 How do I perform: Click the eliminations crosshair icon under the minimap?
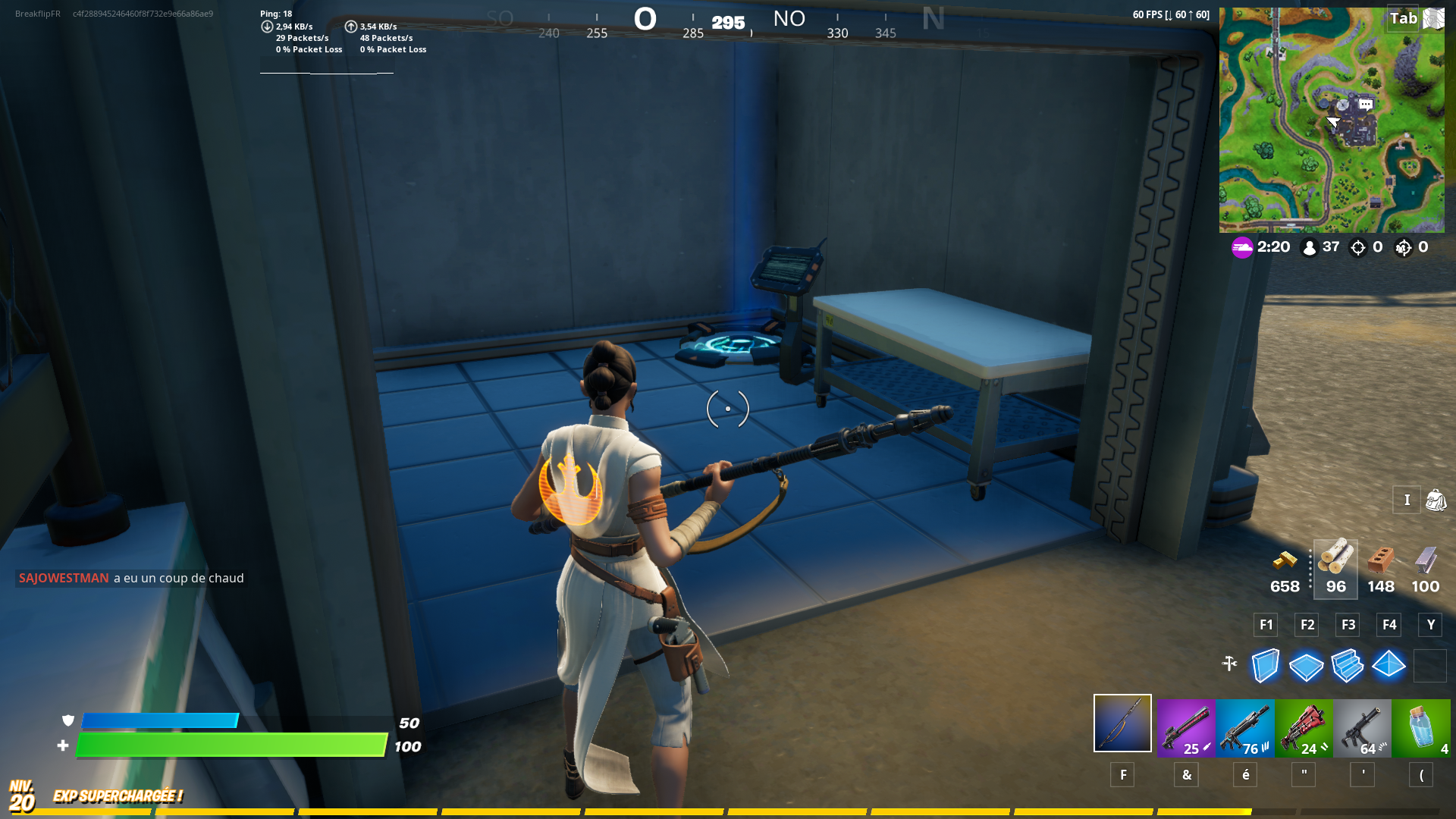tap(1357, 247)
